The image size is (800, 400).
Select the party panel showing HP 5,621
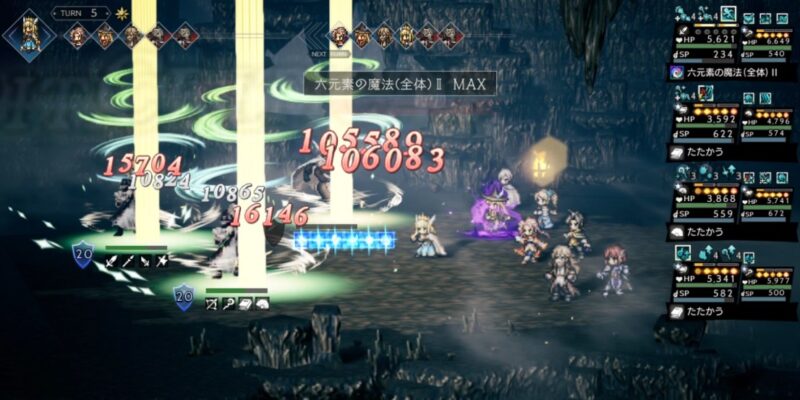tap(701, 37)
